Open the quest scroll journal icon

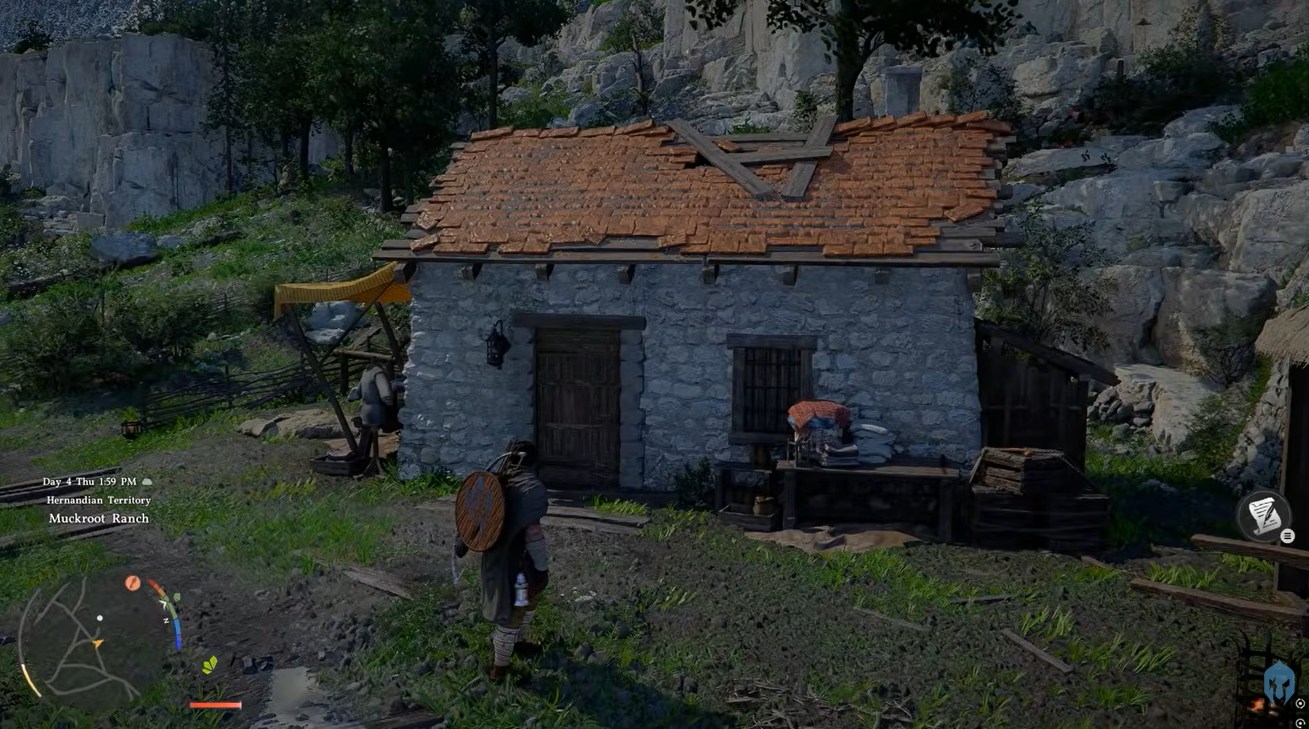pyautogui.click(x=1263, y=514)
